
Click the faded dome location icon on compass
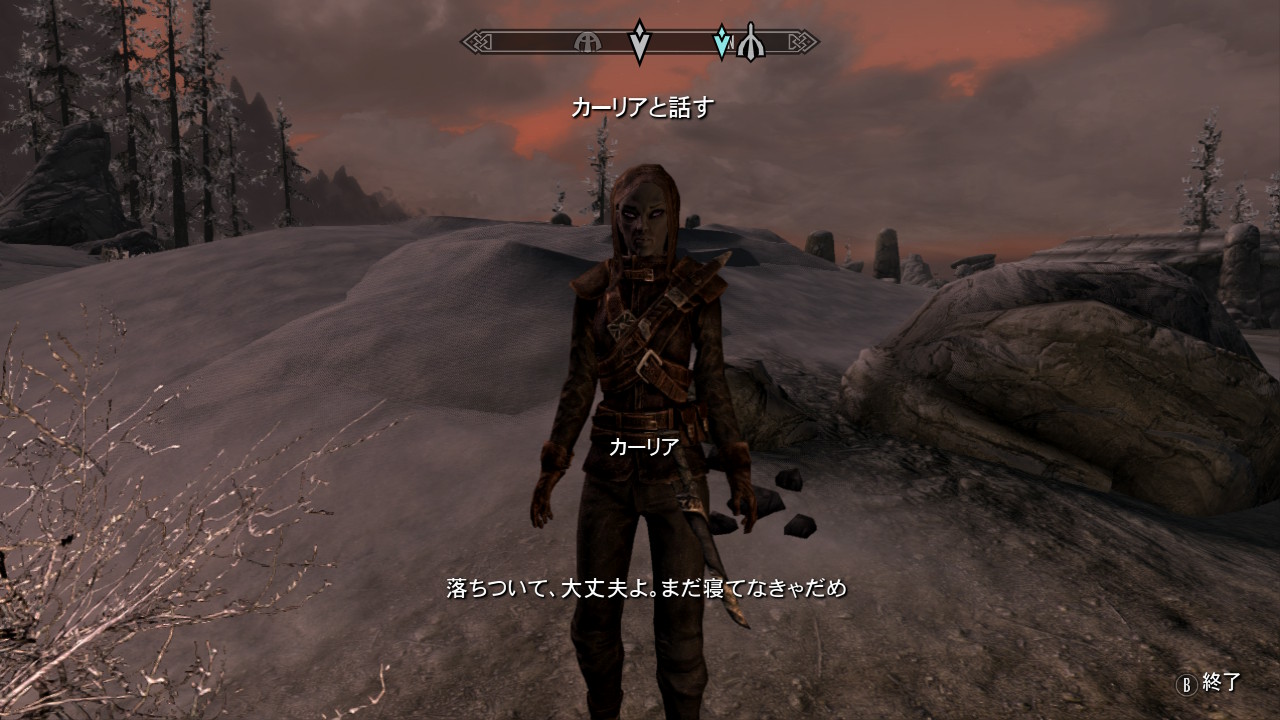[587, 42]
